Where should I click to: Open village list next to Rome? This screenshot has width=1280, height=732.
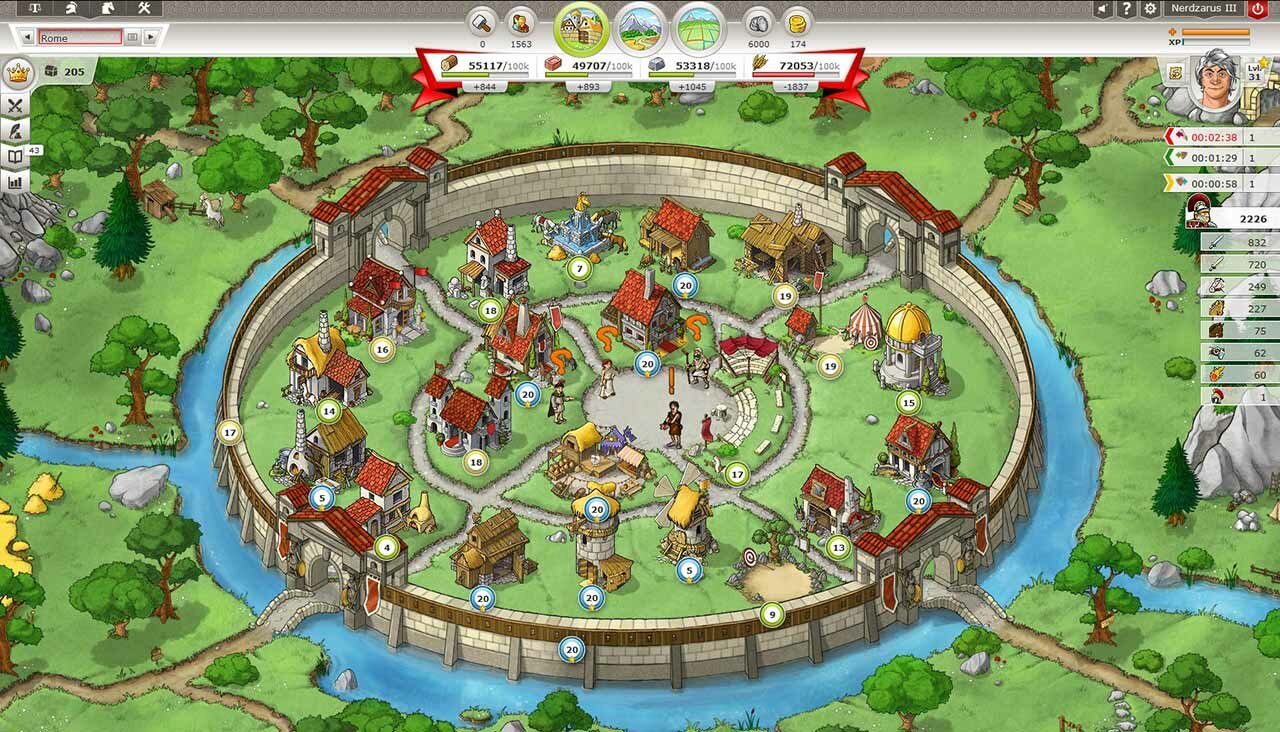pyautogui.click(x=132, y=38)
